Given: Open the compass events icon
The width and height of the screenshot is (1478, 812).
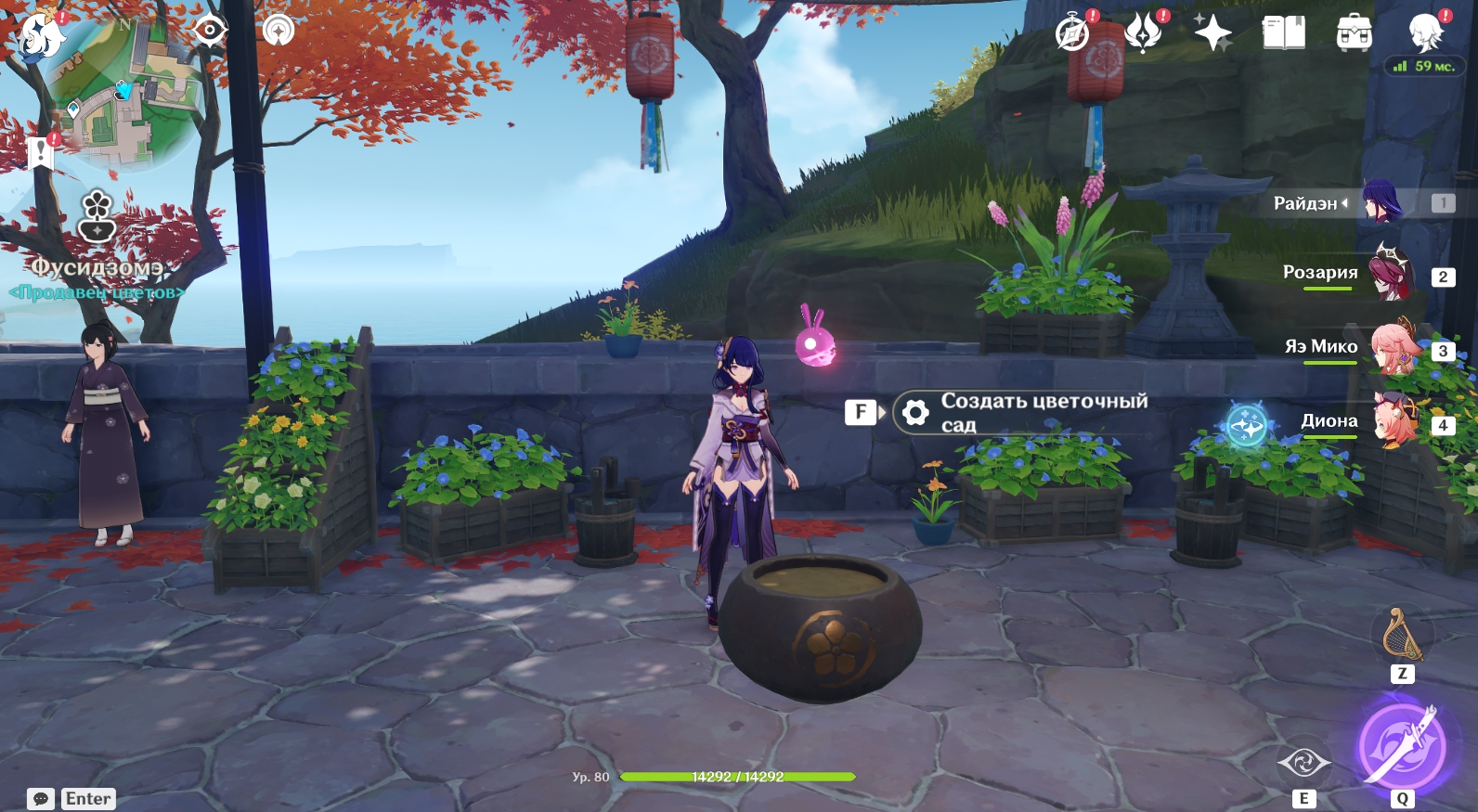Looking at the screenshot, I should click(1072, 34).
